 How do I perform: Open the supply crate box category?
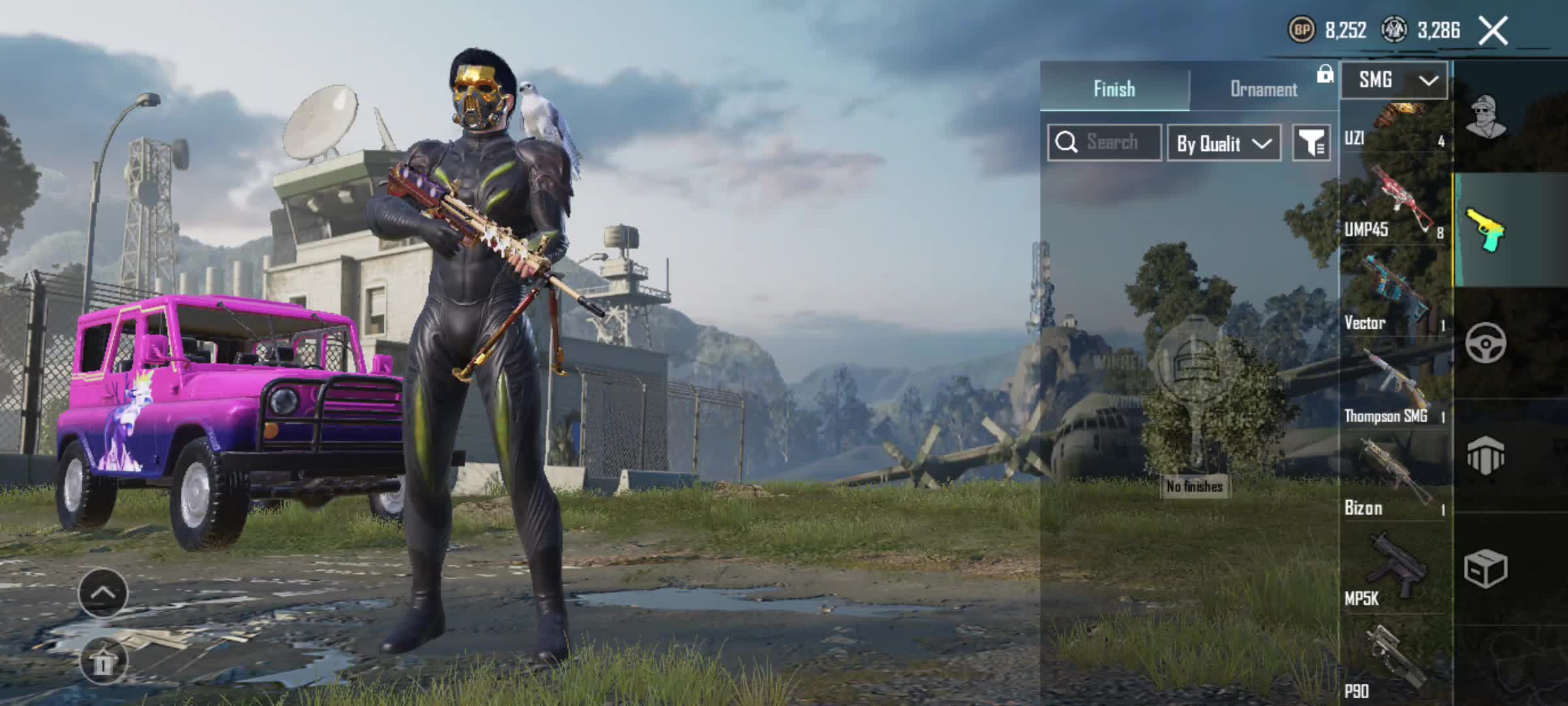click(x=1486, y=569)
